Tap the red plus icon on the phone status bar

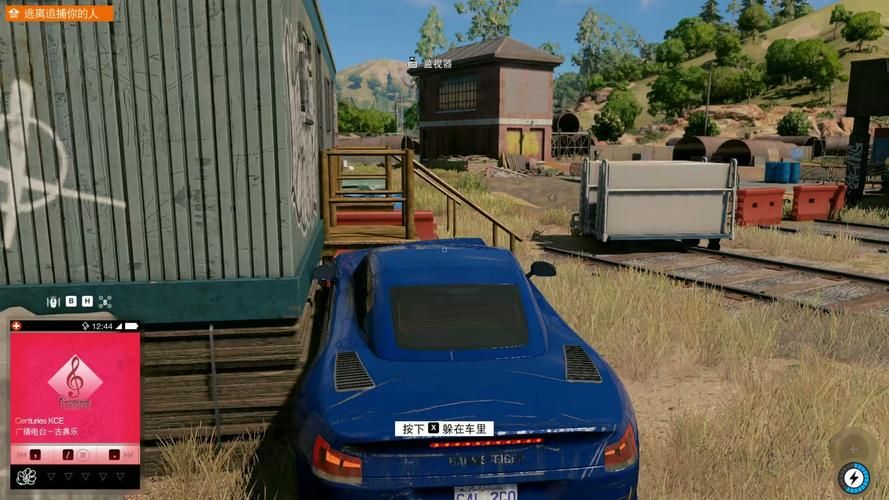click(x=16, y=326)
